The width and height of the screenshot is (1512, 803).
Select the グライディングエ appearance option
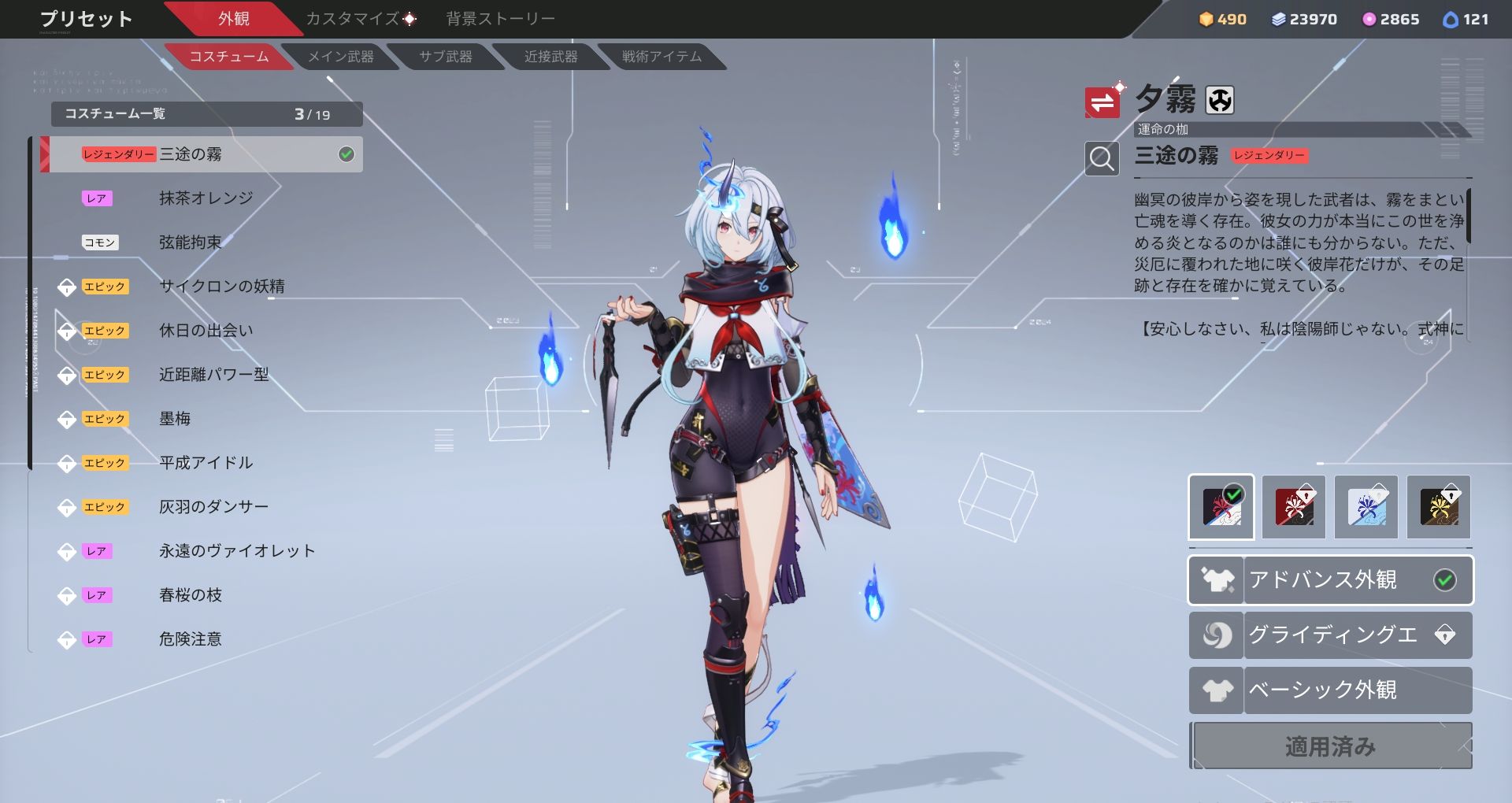coord(1331,635)
